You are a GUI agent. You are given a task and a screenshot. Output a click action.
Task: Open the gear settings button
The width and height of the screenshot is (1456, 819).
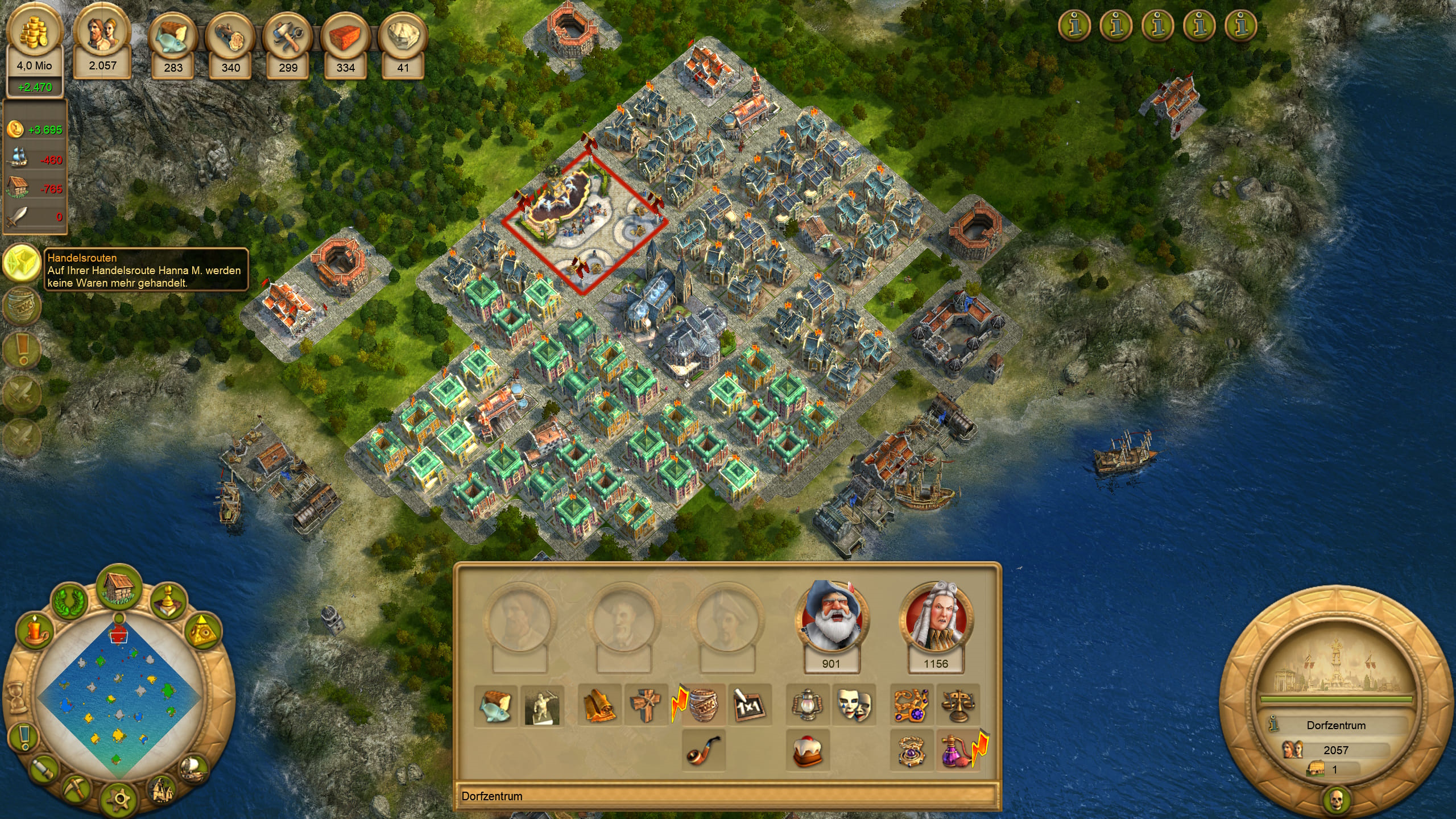[x=119, y=799]
